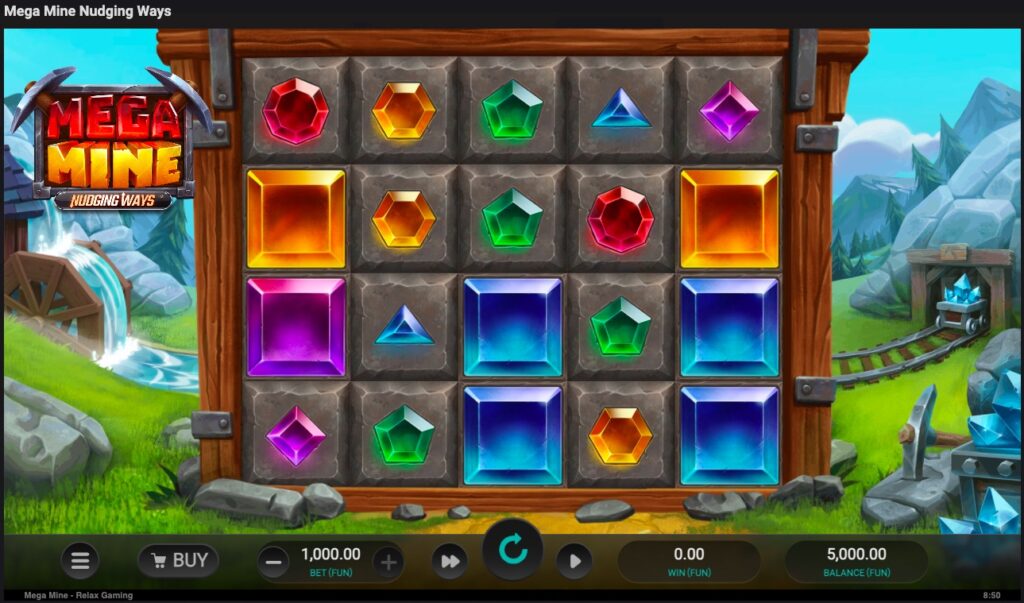Increase the bet with the plus button
Viewport: 1024px width, 603px height.
(x=389, y=562)
